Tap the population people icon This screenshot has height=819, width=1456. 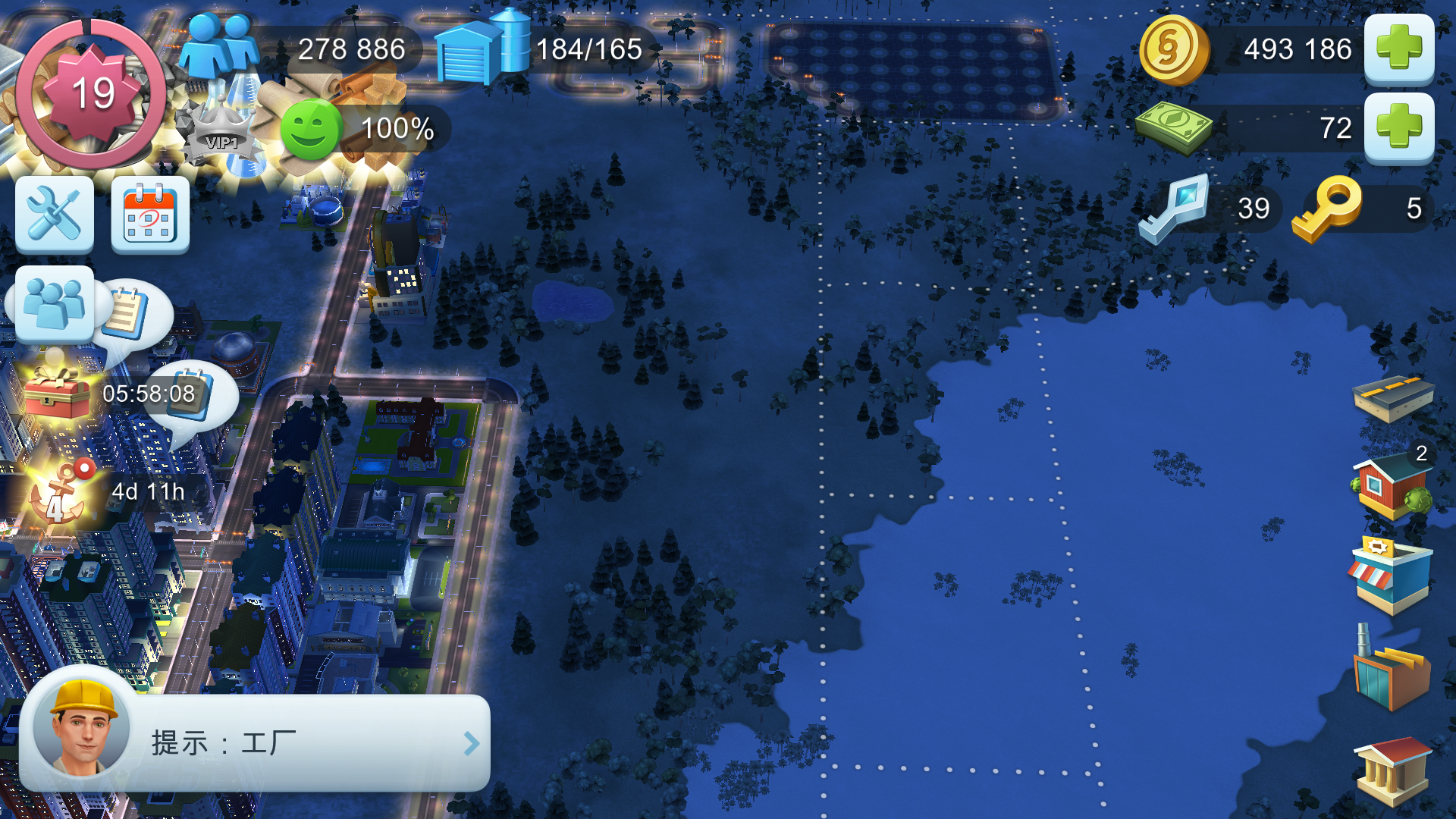[x=220, y=47]
